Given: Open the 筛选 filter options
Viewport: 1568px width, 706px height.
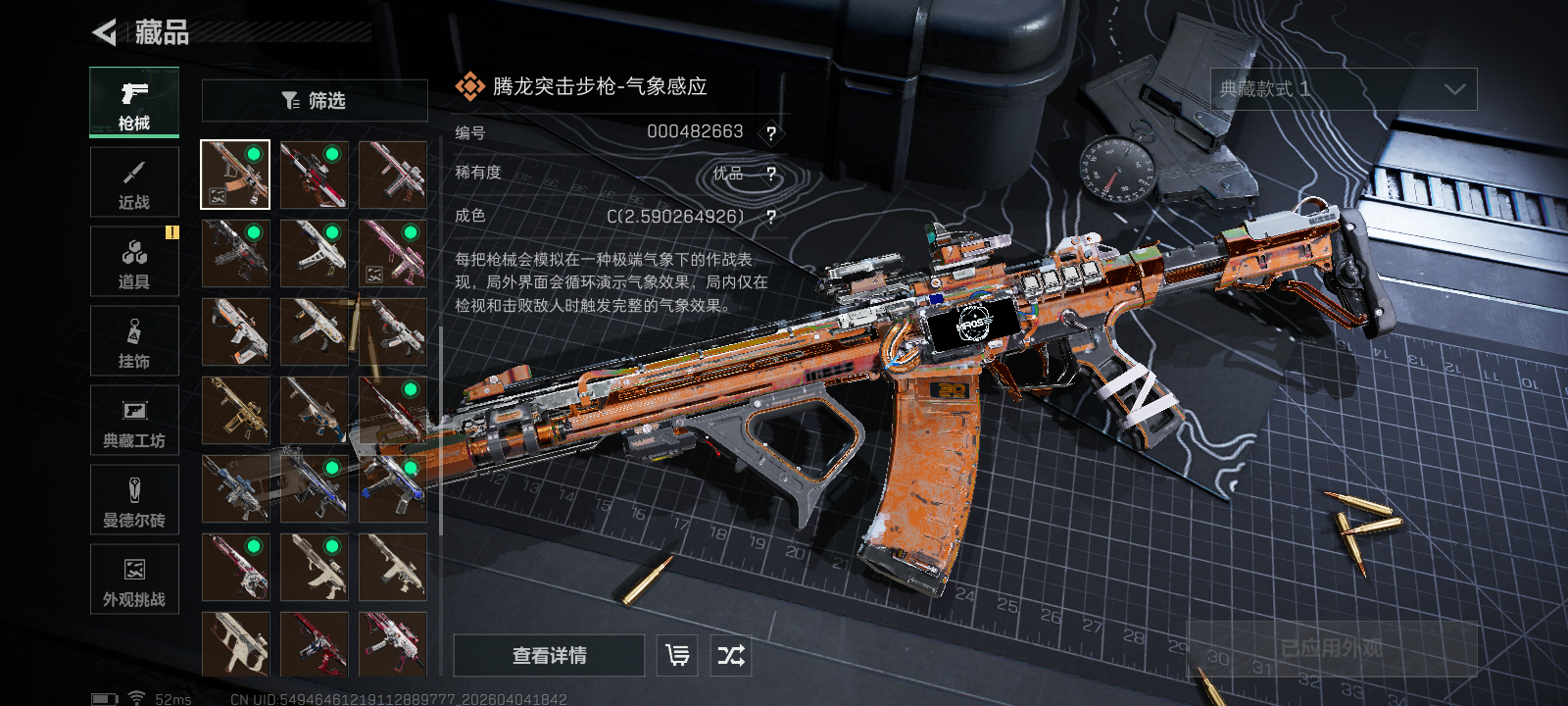Looking at the screenshot, I should click(x=315, y=100).
